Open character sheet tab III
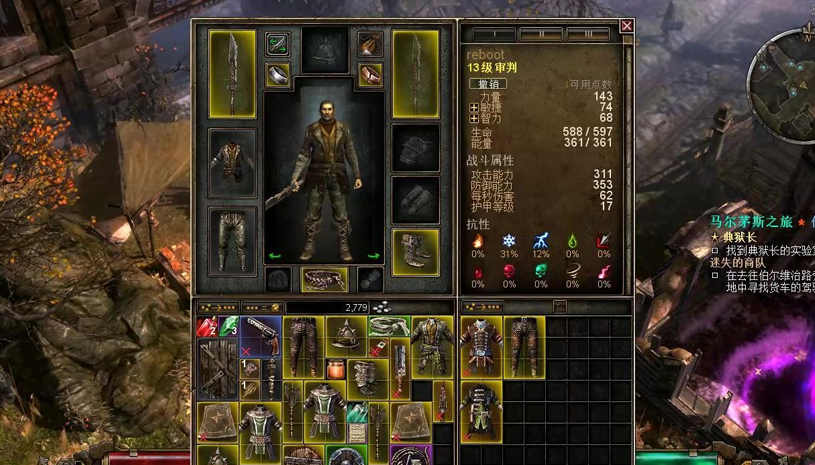 (587, 34)
